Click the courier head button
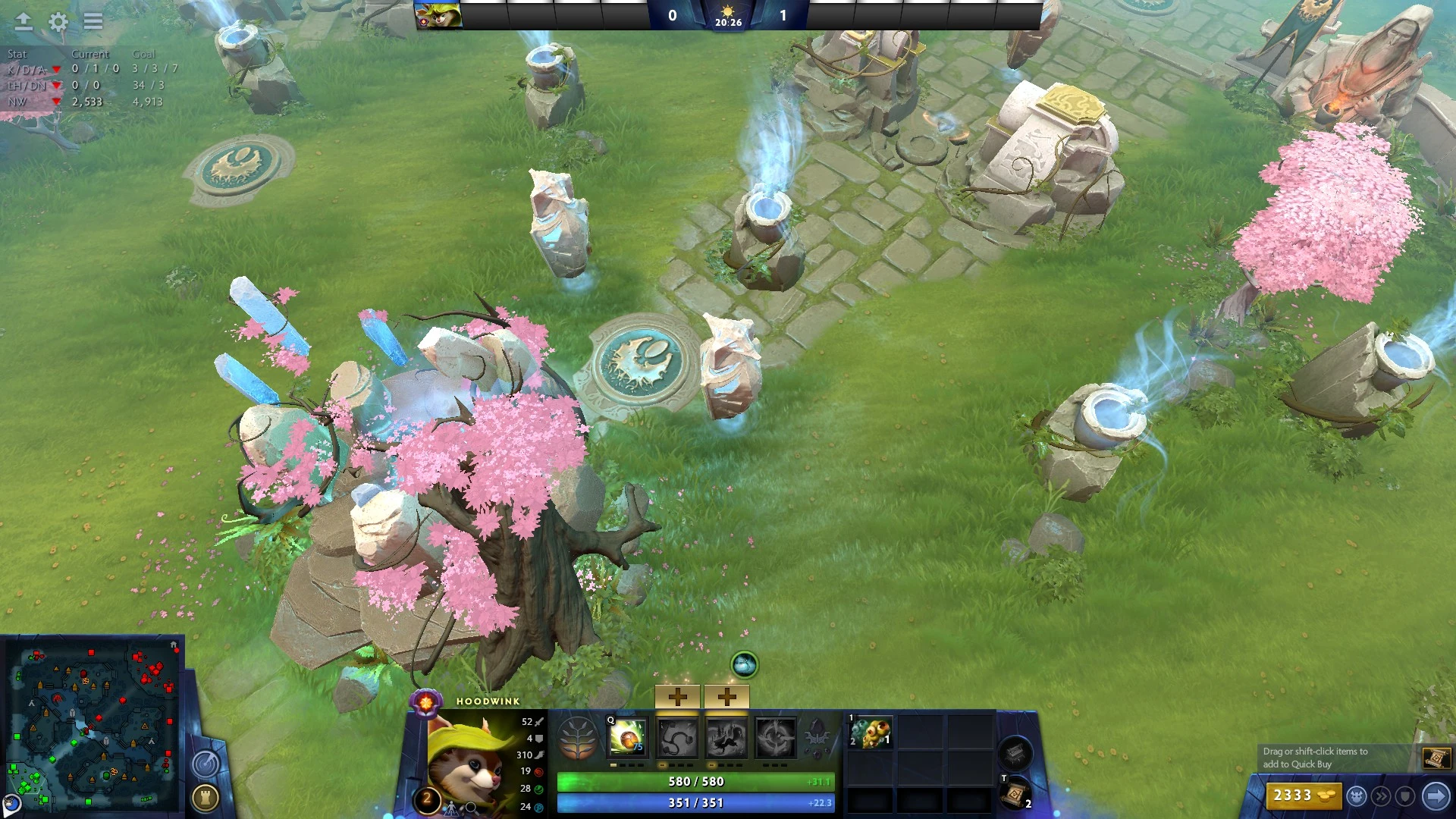 pos(1357,796)
